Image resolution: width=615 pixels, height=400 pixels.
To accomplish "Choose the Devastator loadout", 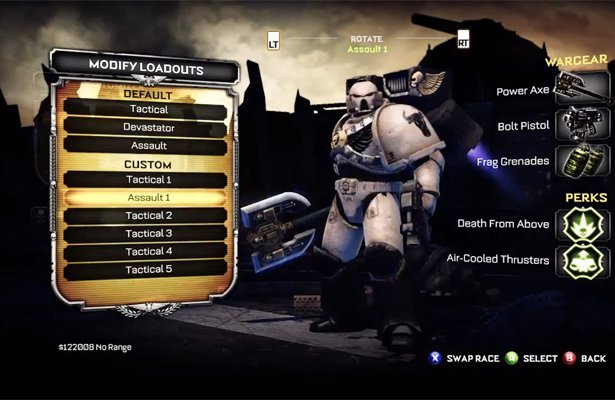I will tap(148, 127).
